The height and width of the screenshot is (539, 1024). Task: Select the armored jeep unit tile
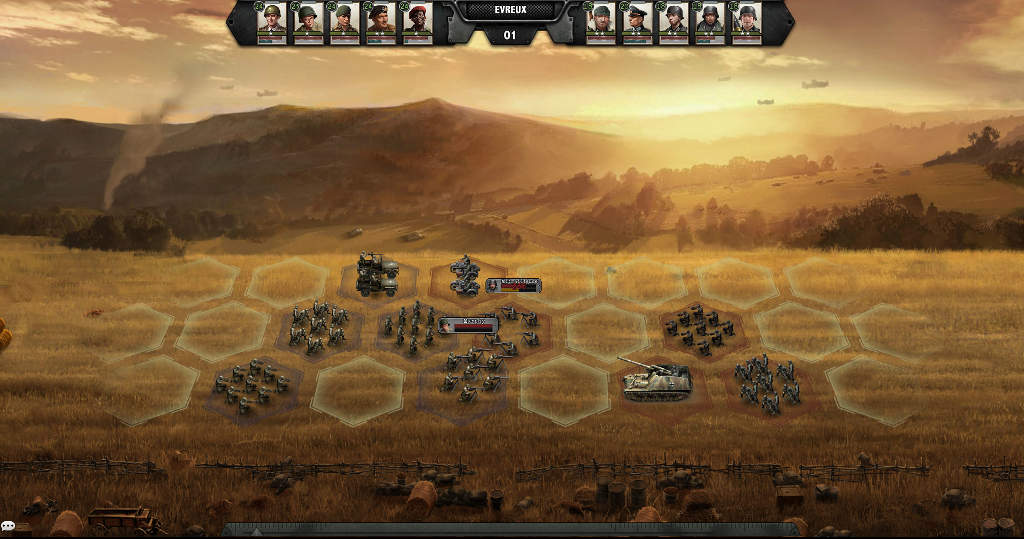377,274
